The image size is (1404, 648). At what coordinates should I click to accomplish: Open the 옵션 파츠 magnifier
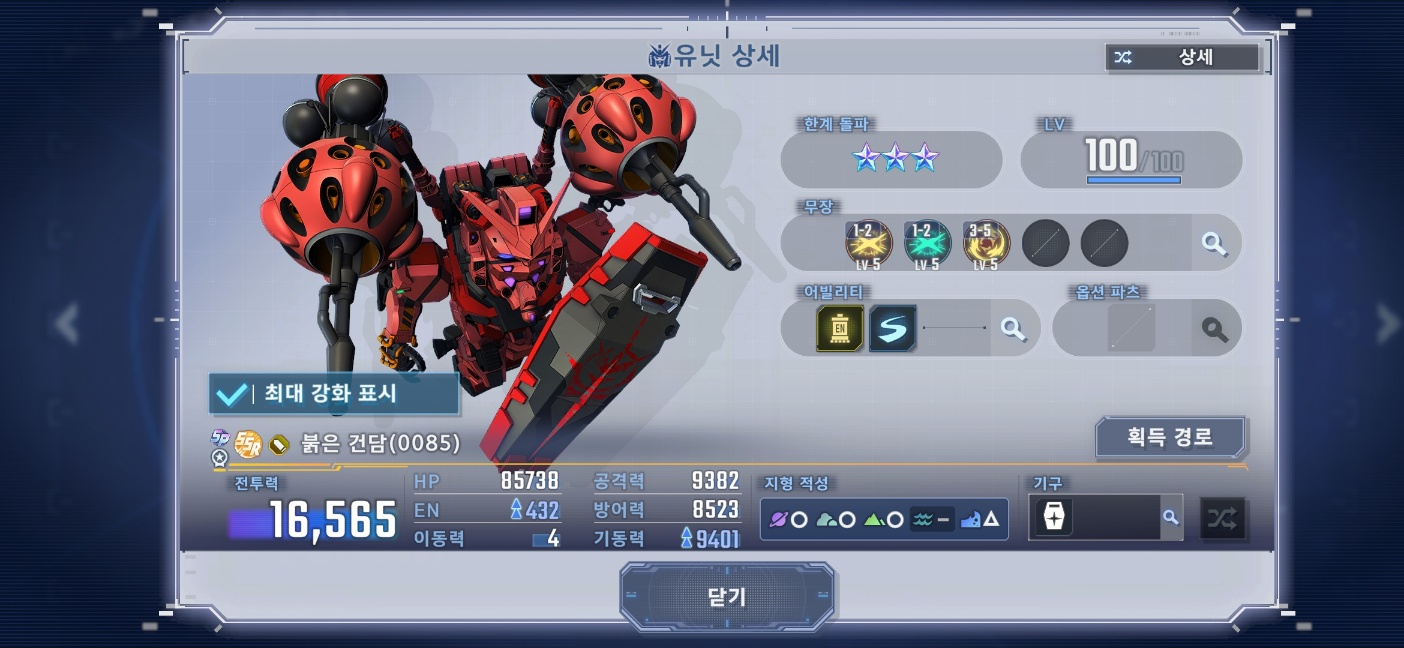1215,329
